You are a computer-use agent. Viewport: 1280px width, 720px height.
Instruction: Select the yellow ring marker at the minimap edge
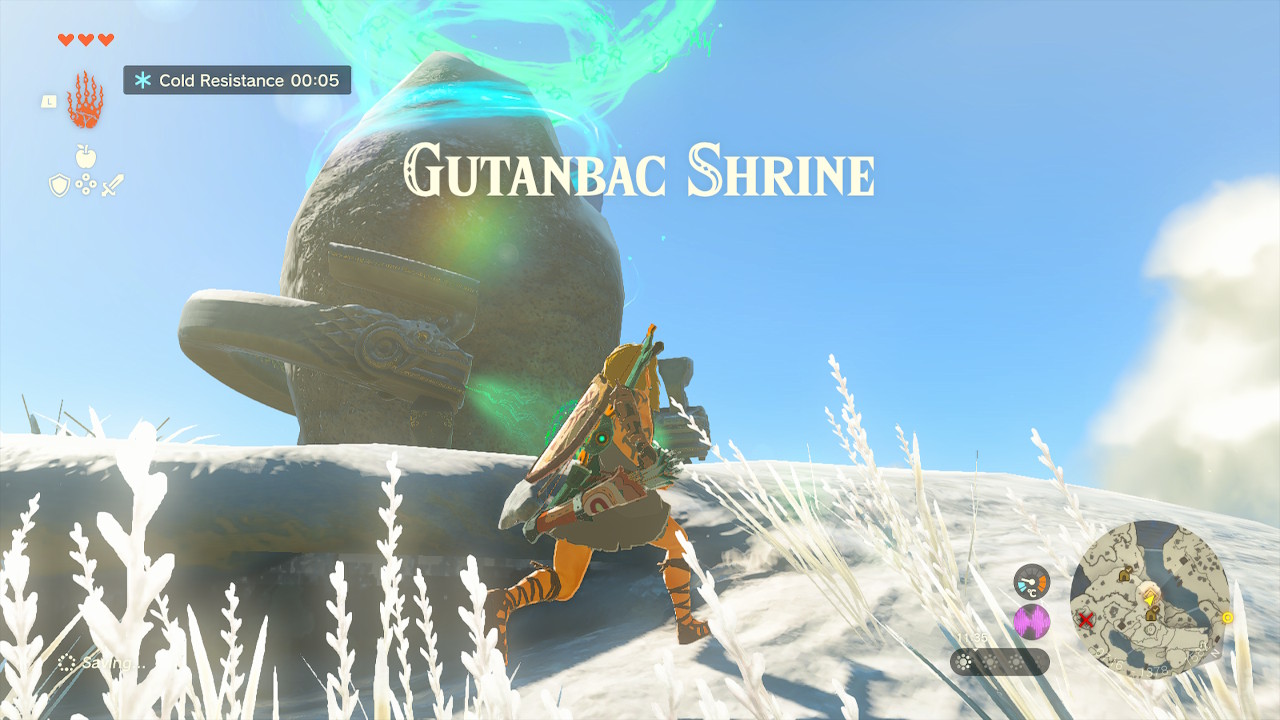[x=1227, y=618]
